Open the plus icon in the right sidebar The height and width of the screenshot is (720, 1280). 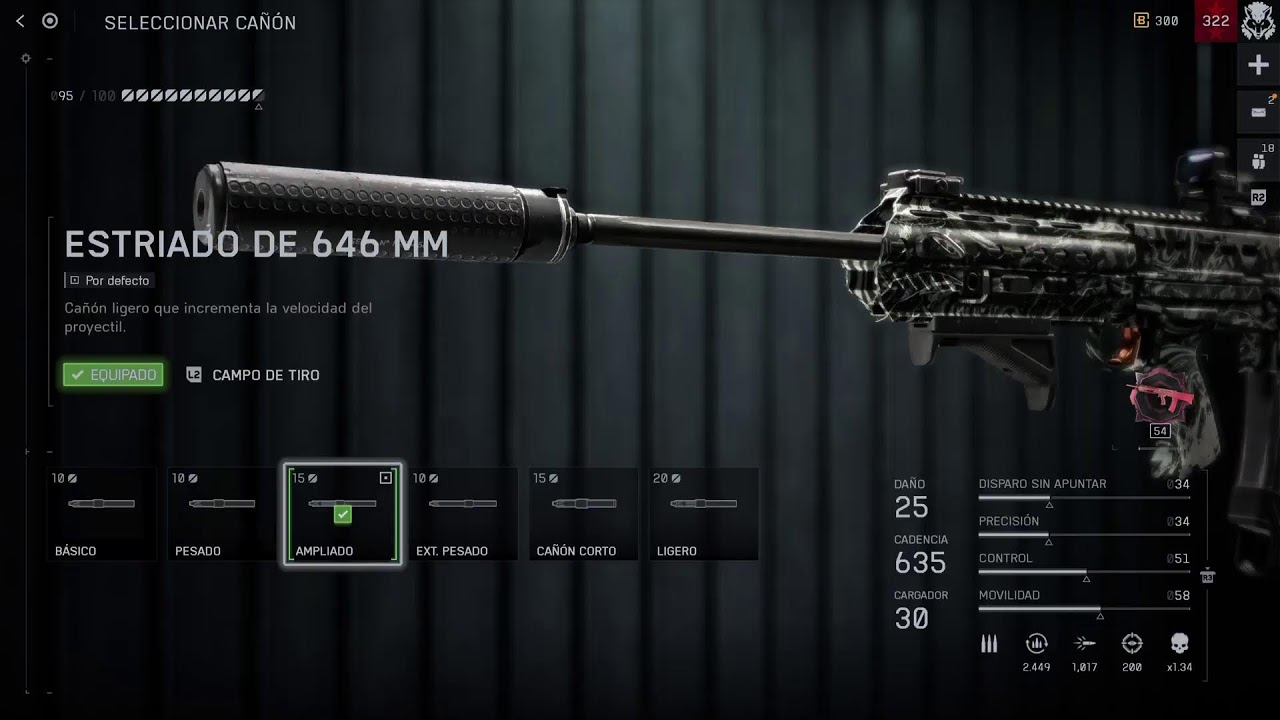coord(1258,66)
